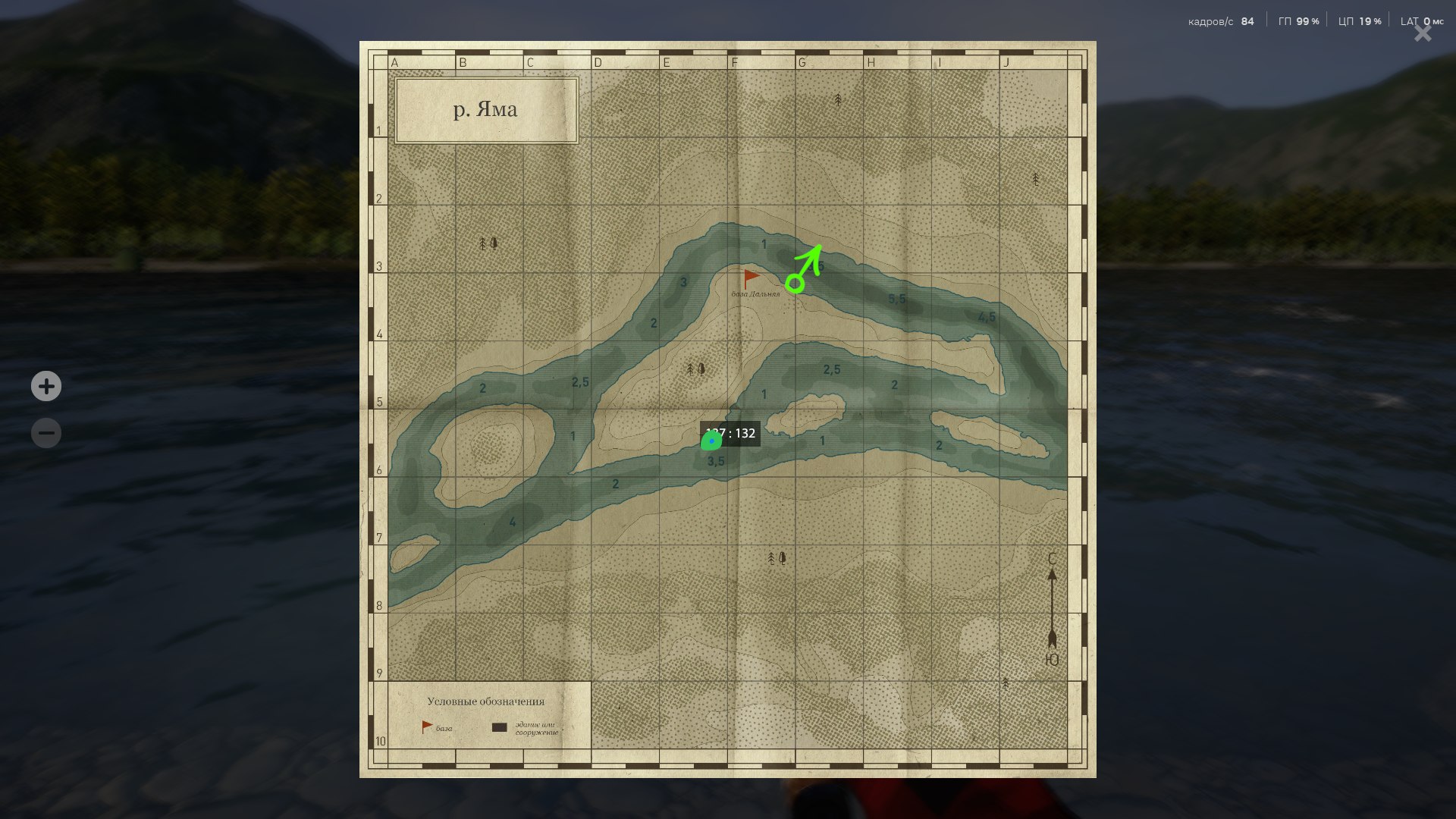This screenshot has width=1456, height=819.
Task: Close the map with the X button
Action: (1421, 33)
